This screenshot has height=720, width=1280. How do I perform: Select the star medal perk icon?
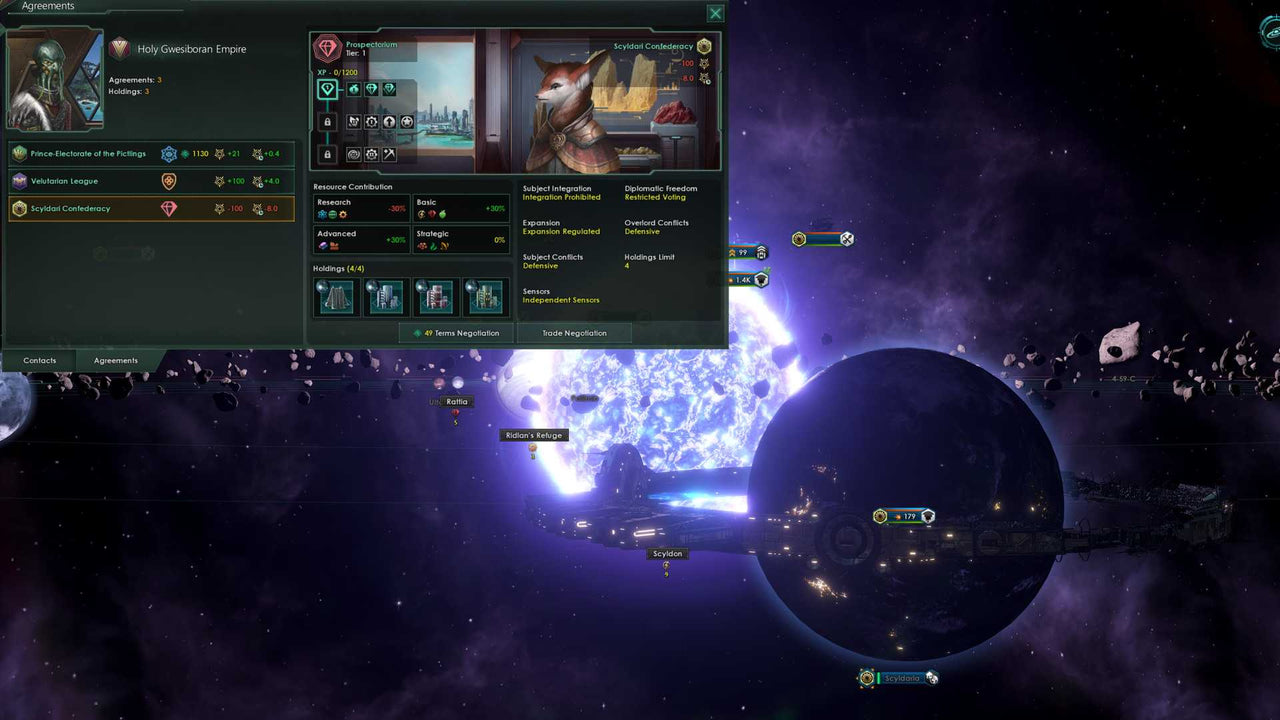408,121
